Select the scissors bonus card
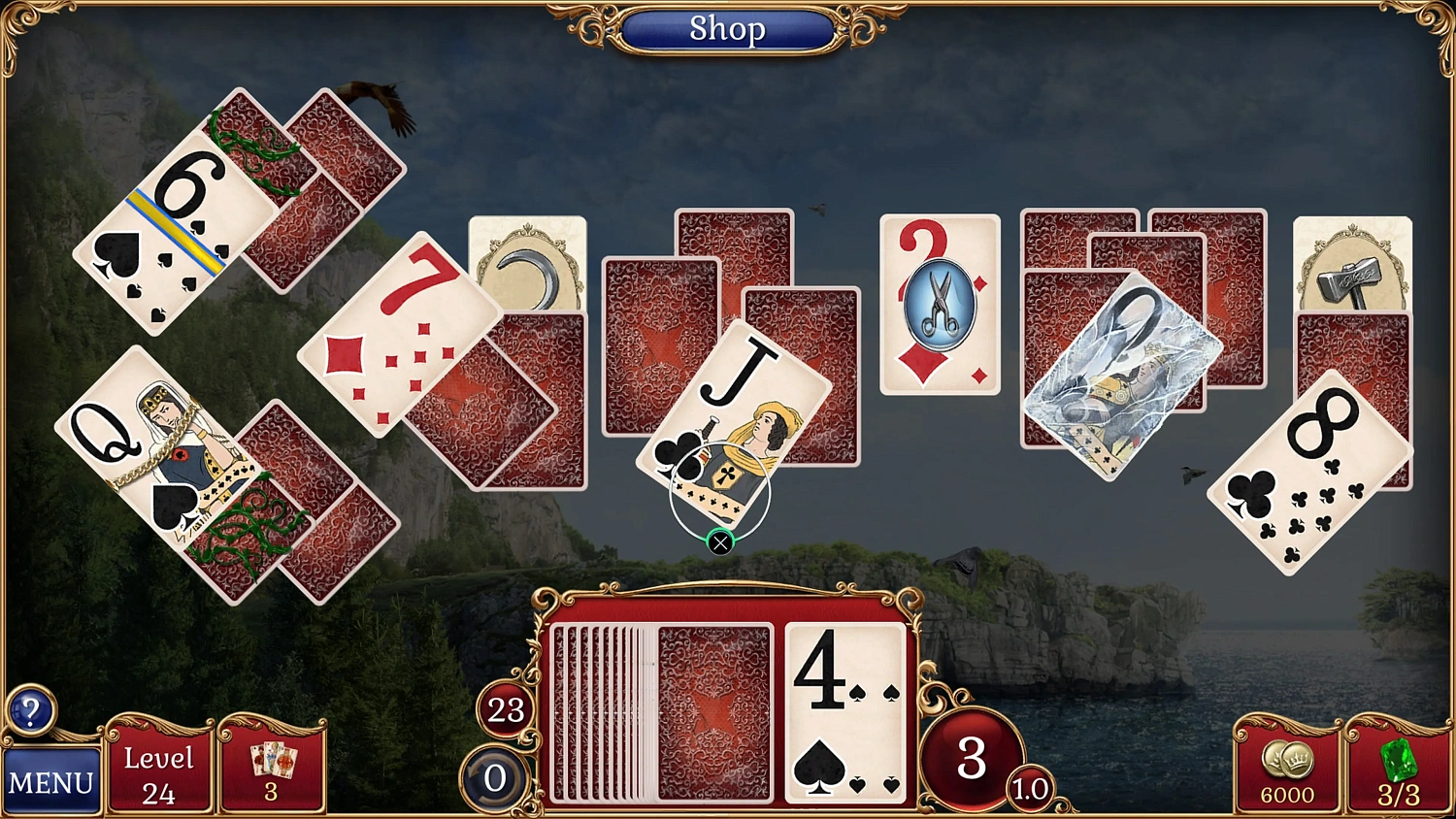 [x=938, y=301]
